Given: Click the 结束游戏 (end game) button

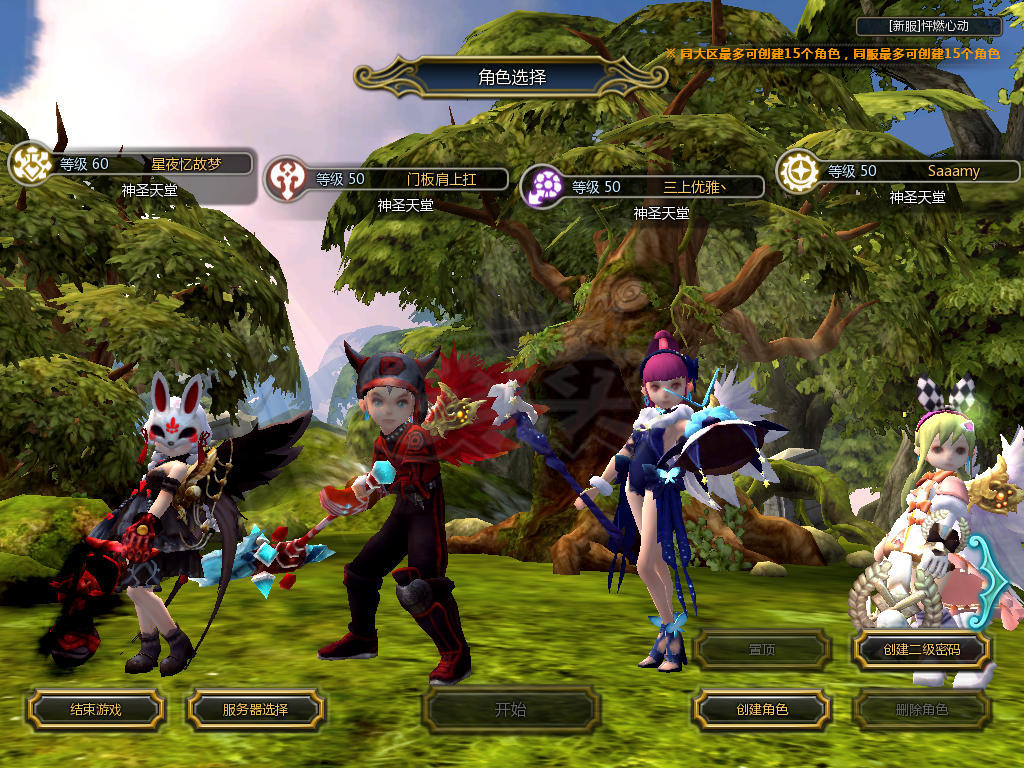Looking at the screenshot, I should click(x=95, y=710).
